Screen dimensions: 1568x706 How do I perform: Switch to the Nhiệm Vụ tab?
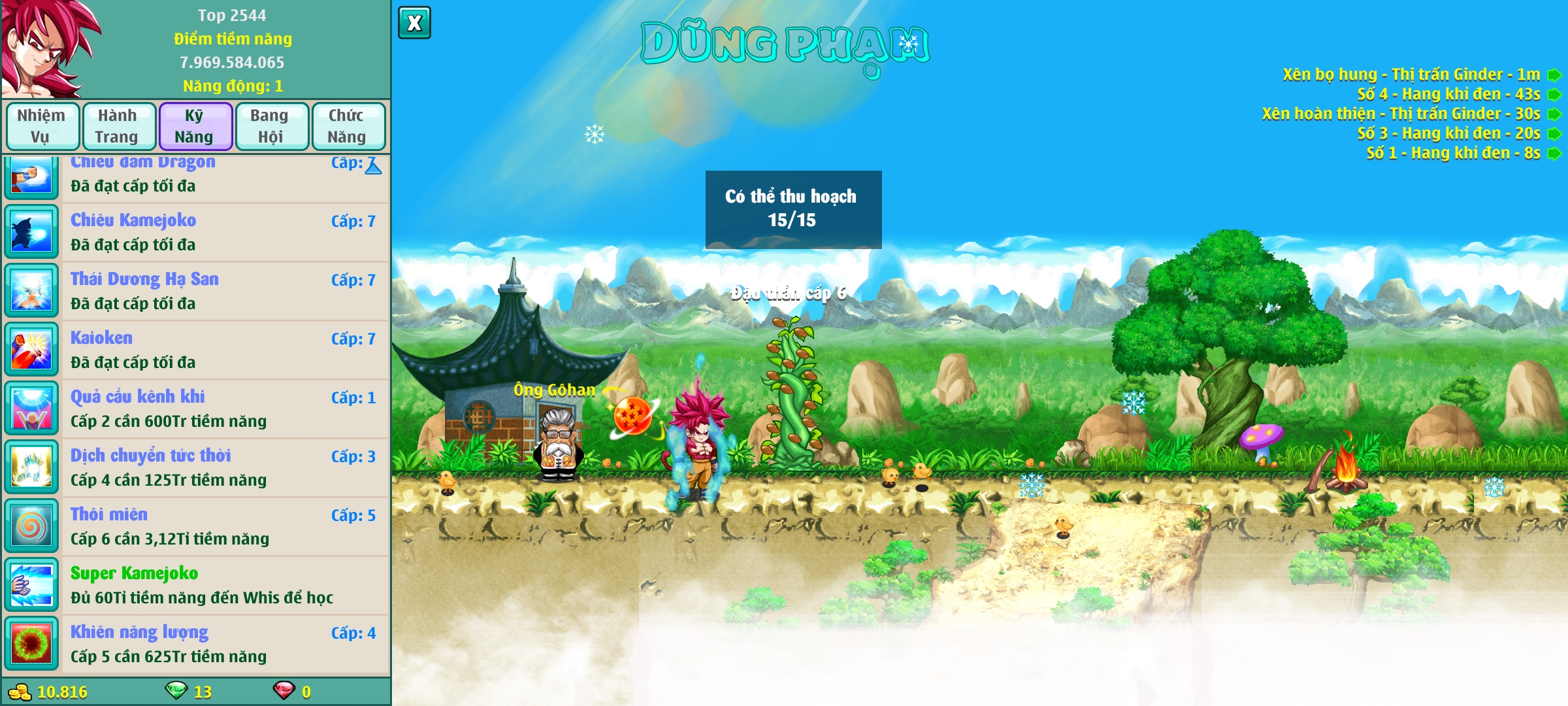[x=42, y=126]
